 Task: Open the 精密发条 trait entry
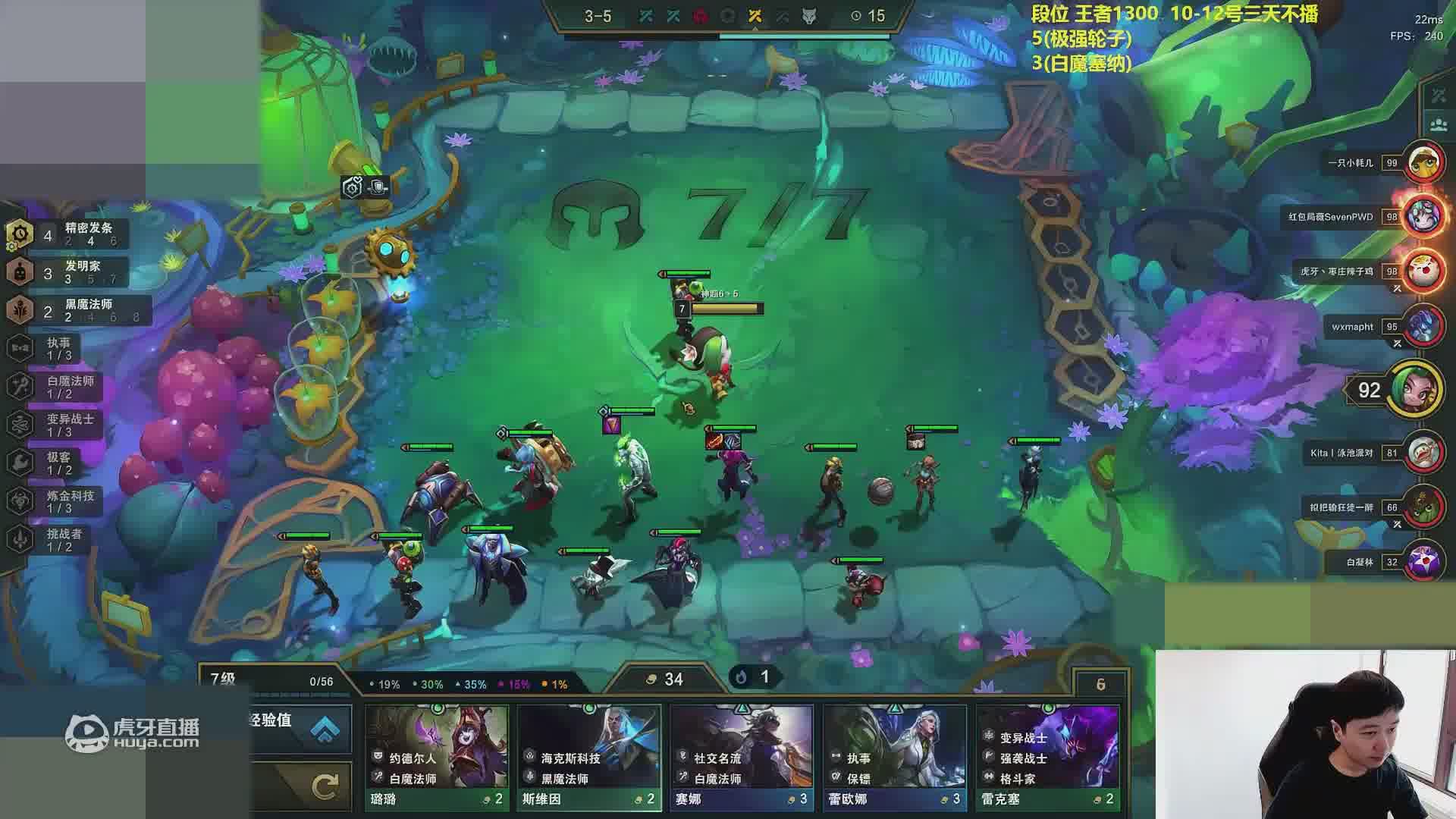68,234
